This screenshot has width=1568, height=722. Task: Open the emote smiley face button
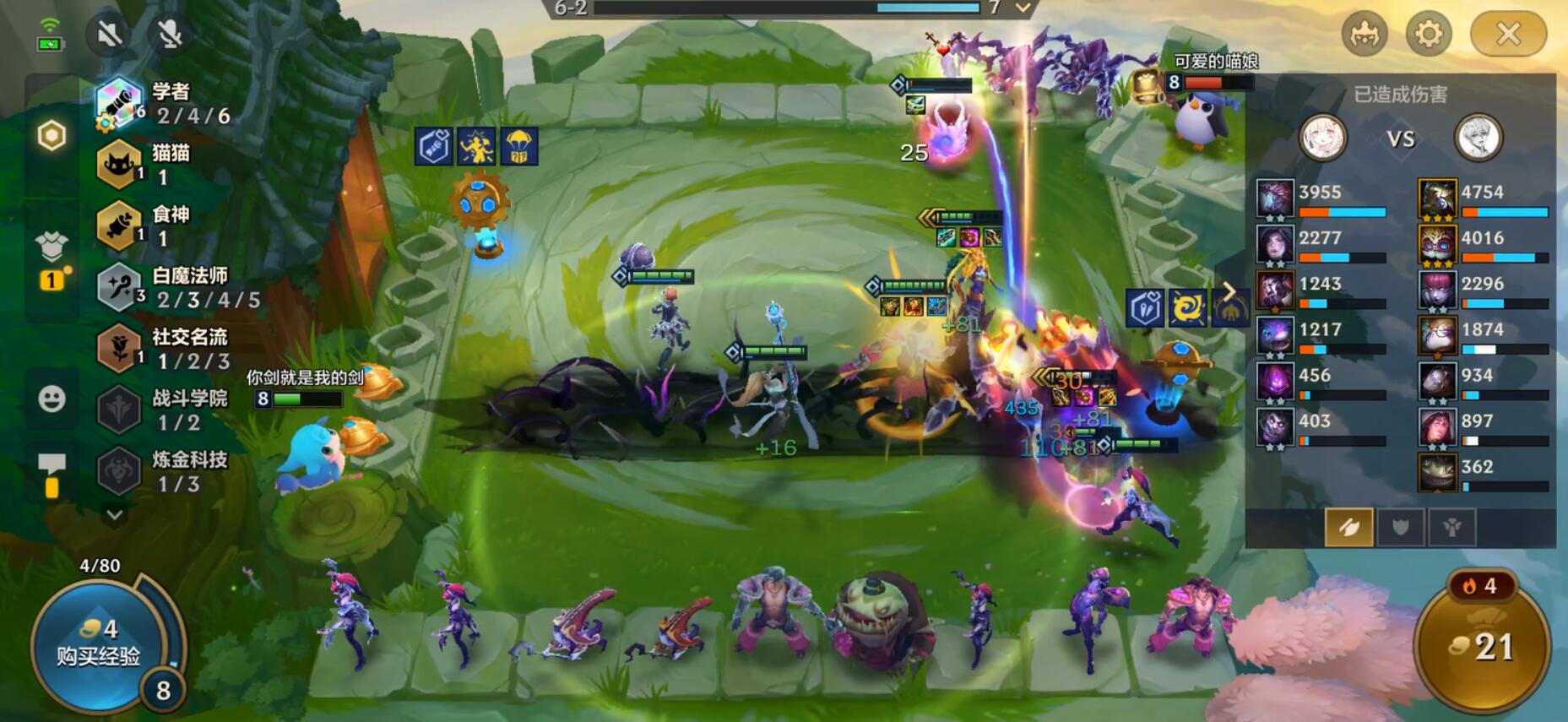click(52, 399)
